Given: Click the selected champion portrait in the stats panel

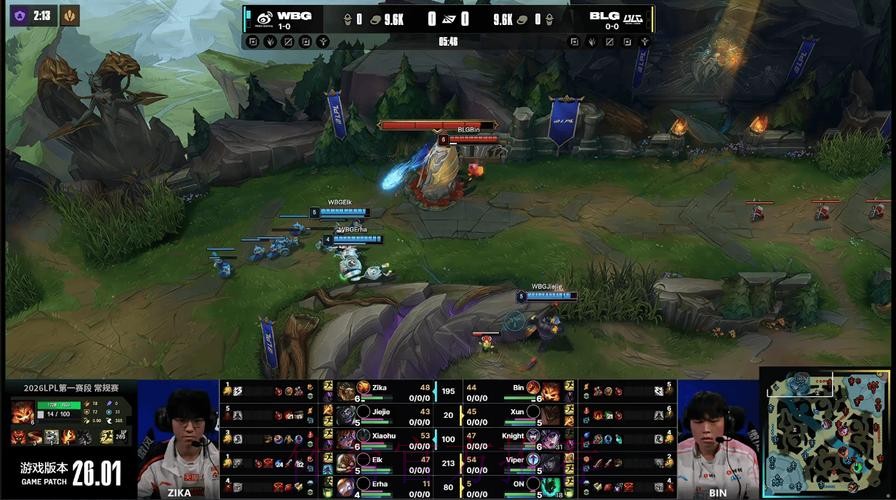Looking at the screenshot, I should click(24, 413).
